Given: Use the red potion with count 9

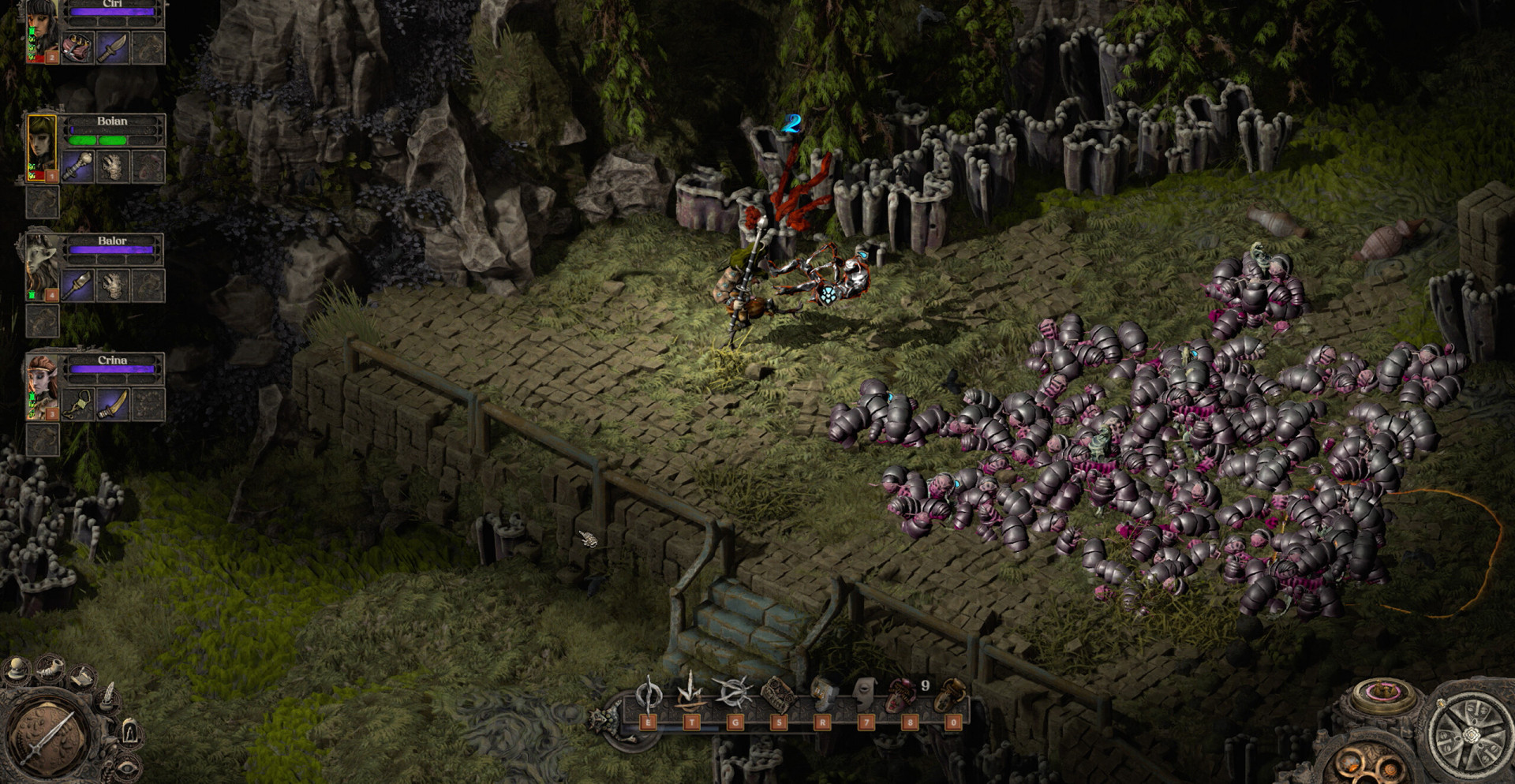Looking at the screenshot, I should pyautogui.click(x=903, y=696).
